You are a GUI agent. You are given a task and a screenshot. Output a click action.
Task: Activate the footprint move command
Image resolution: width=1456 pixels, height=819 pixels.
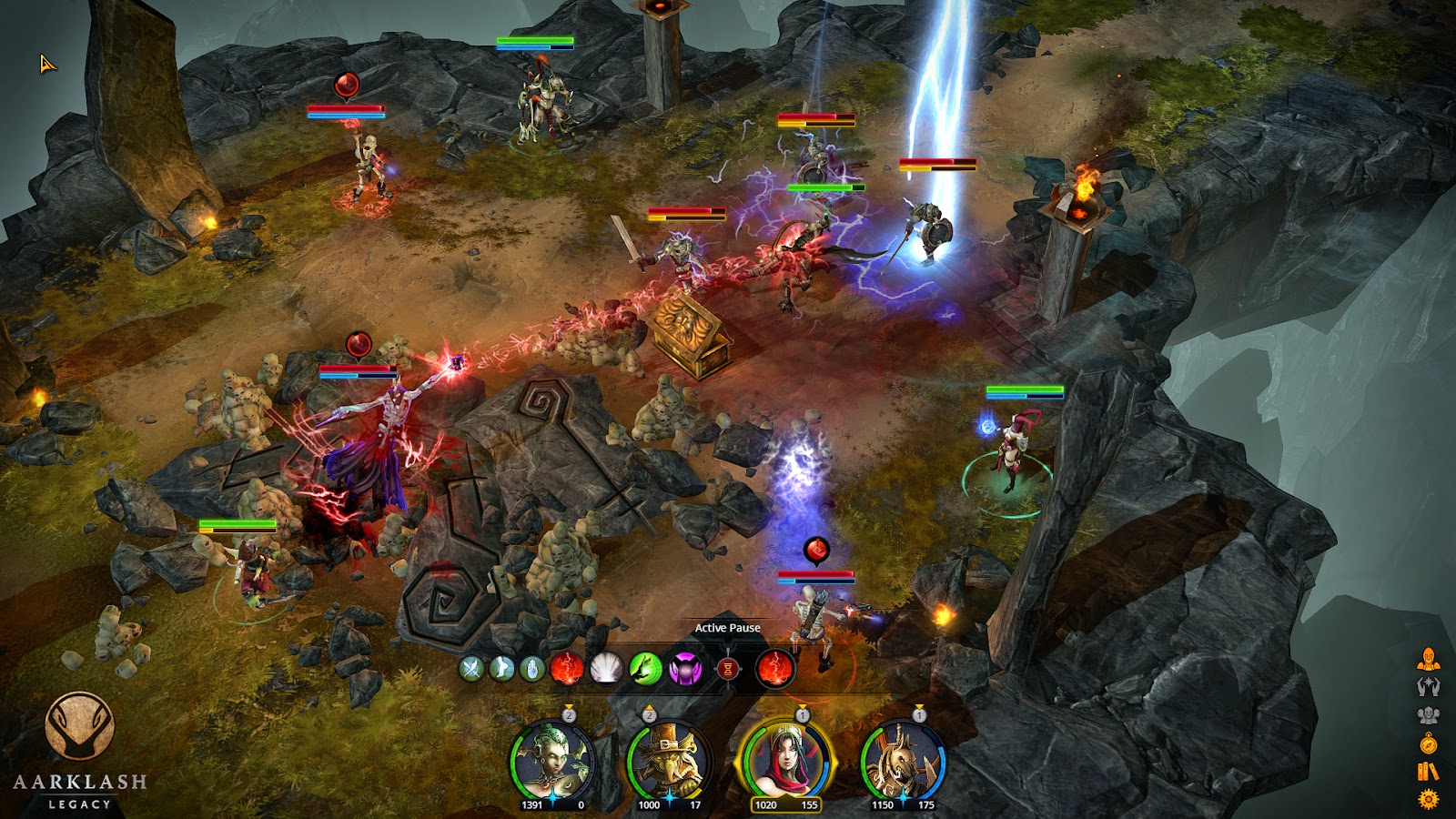click(x=501, y=669)
